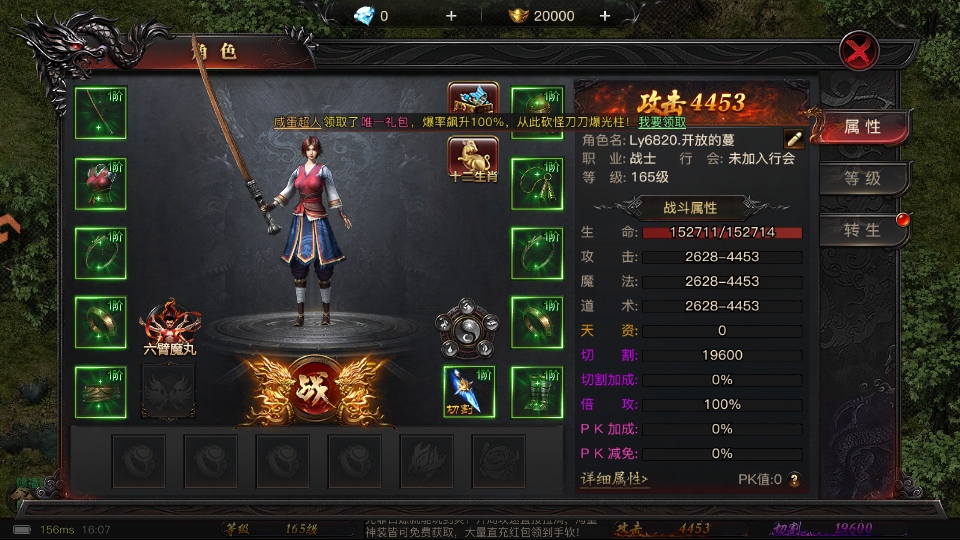960x540 pixels.
Task: Switch to the 转生 rebirth tab
Action: click(861, 230)
